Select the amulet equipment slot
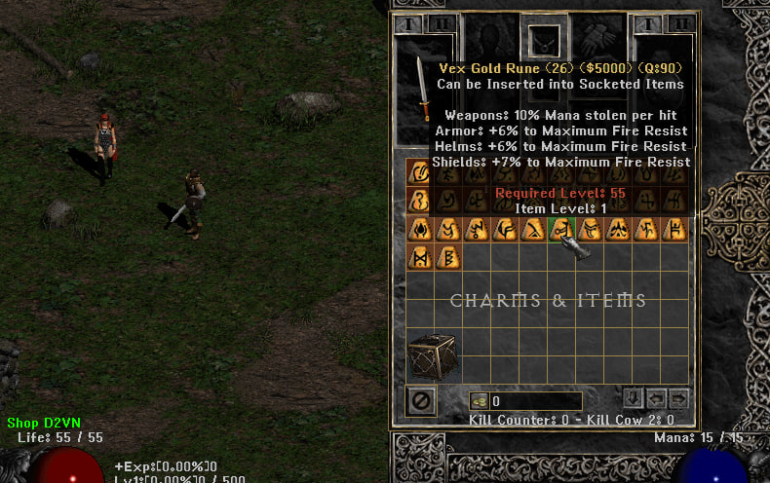 tap(541, 41)
